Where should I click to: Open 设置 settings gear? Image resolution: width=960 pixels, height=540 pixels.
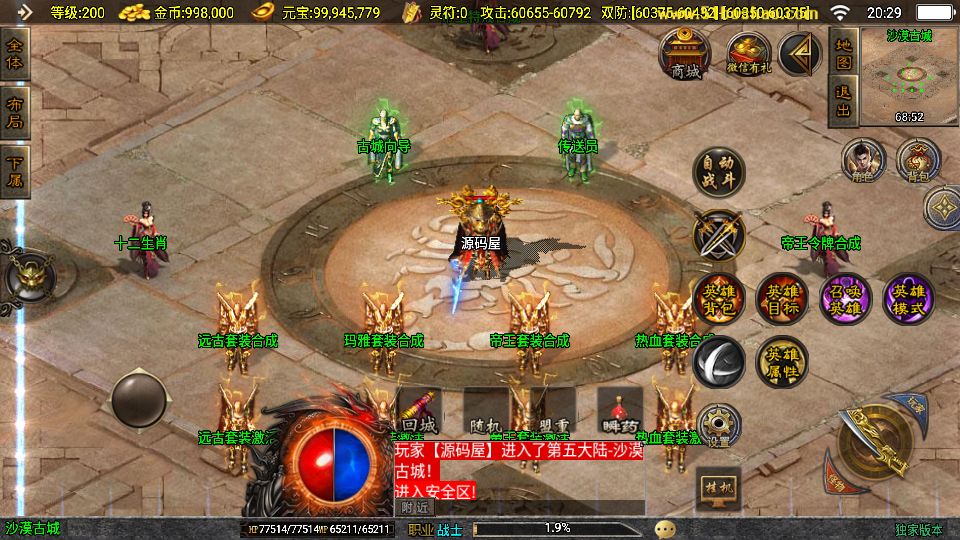718,425
